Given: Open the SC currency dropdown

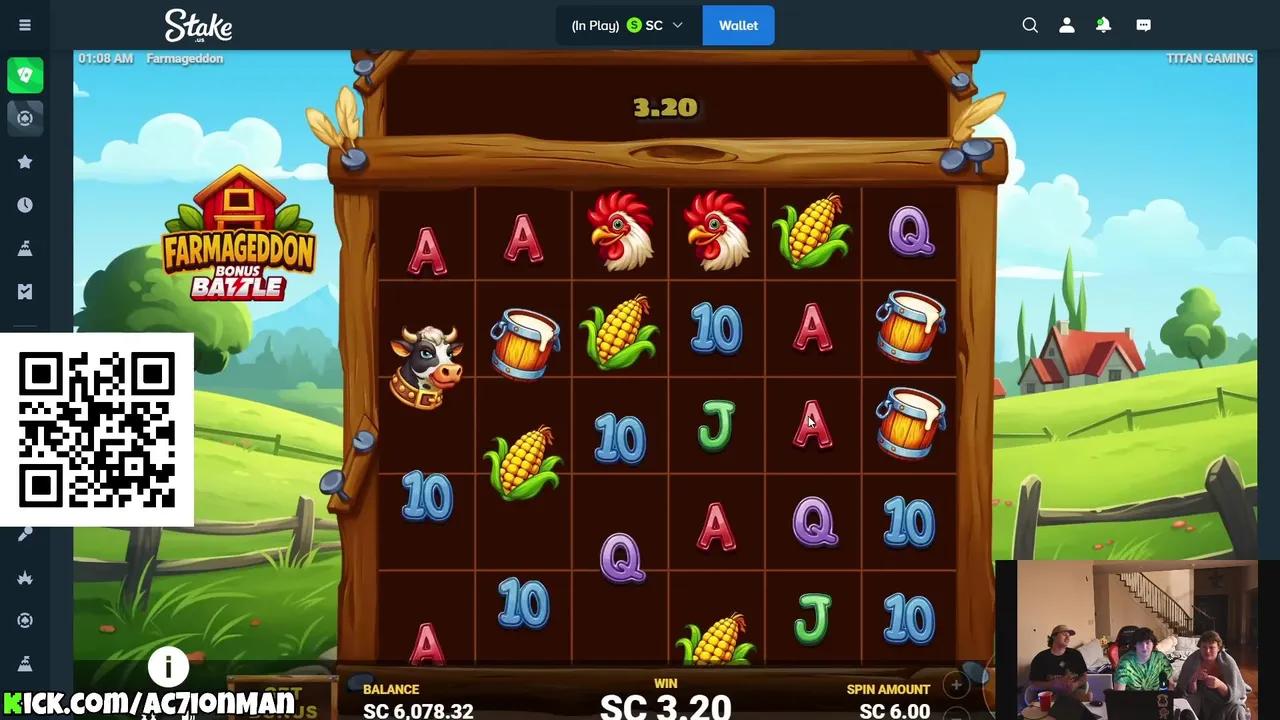Looking at the screenshot, I should (655, 25).
